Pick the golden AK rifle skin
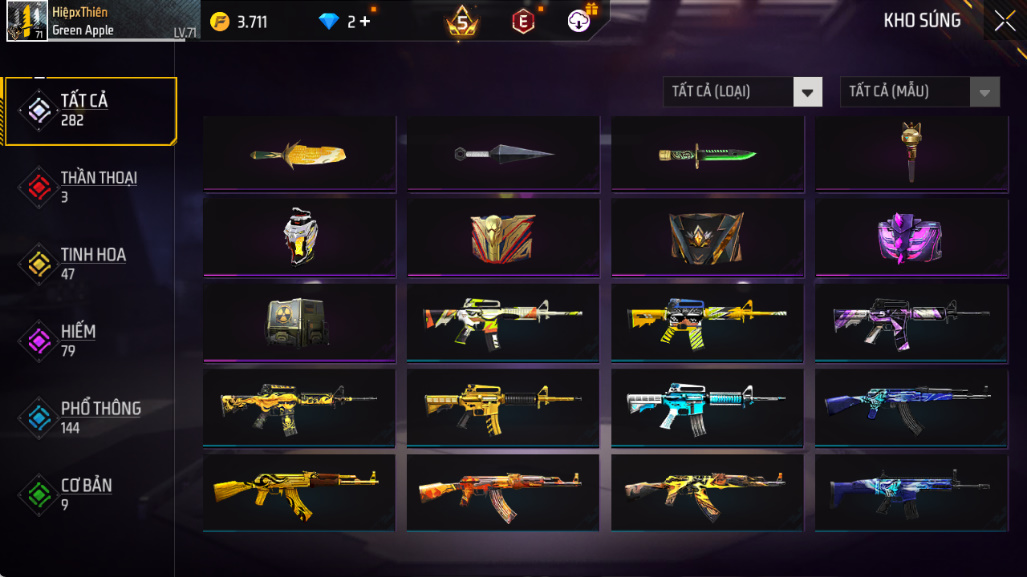This screenshot has width=1027, height=577. (x=299, y=492)
